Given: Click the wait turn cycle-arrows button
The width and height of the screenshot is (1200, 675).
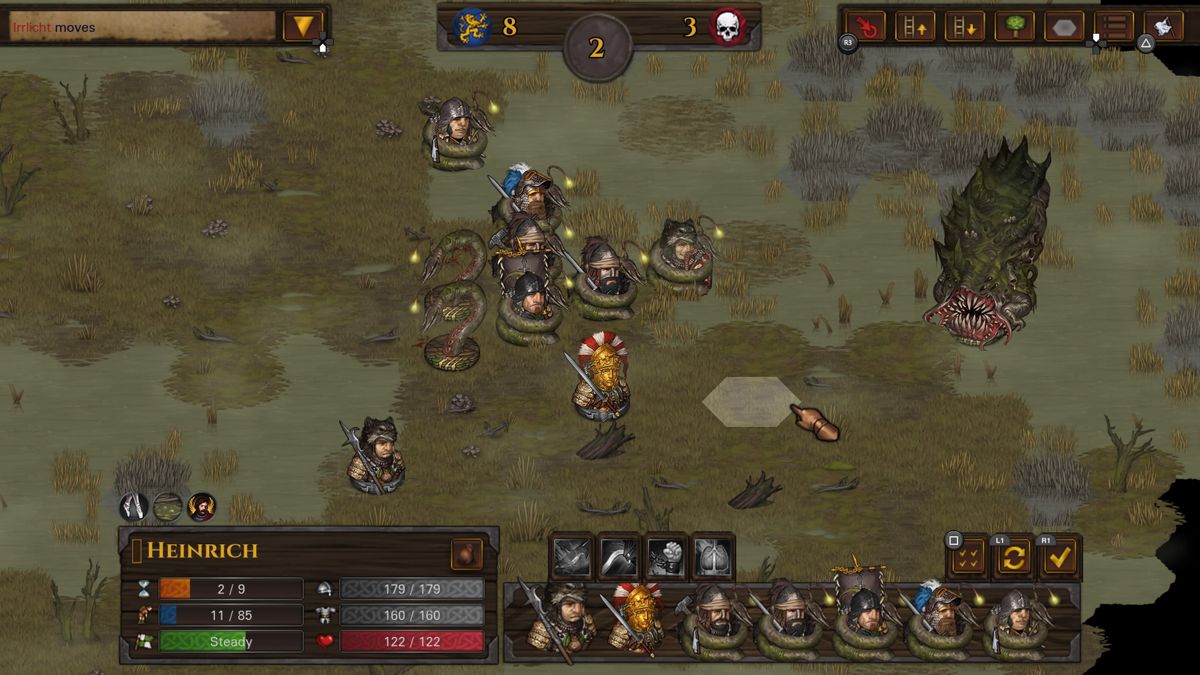Looking at the screenshot, I should click(x=1013, y=558).
